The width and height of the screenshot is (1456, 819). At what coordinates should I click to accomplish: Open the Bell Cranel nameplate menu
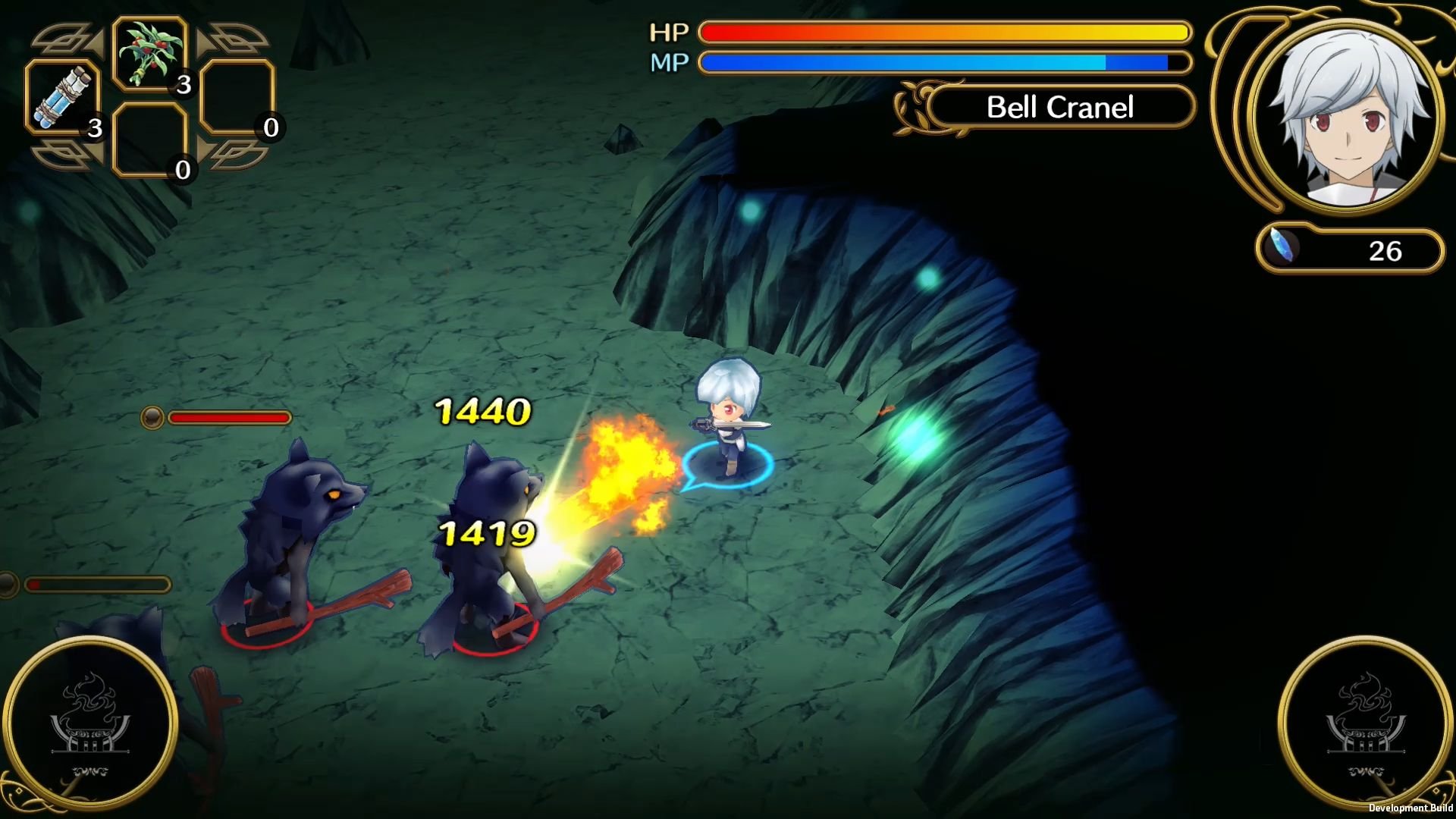[x=1060, y=107]
